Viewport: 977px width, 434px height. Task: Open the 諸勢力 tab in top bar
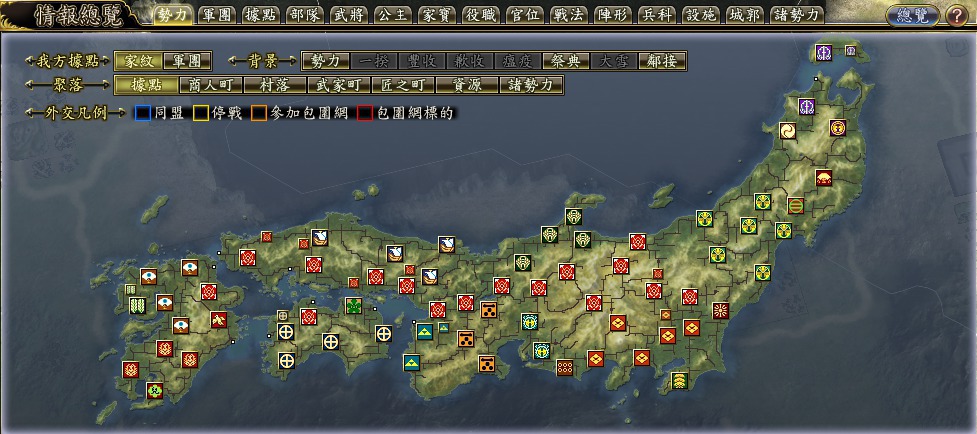[797, 15]
